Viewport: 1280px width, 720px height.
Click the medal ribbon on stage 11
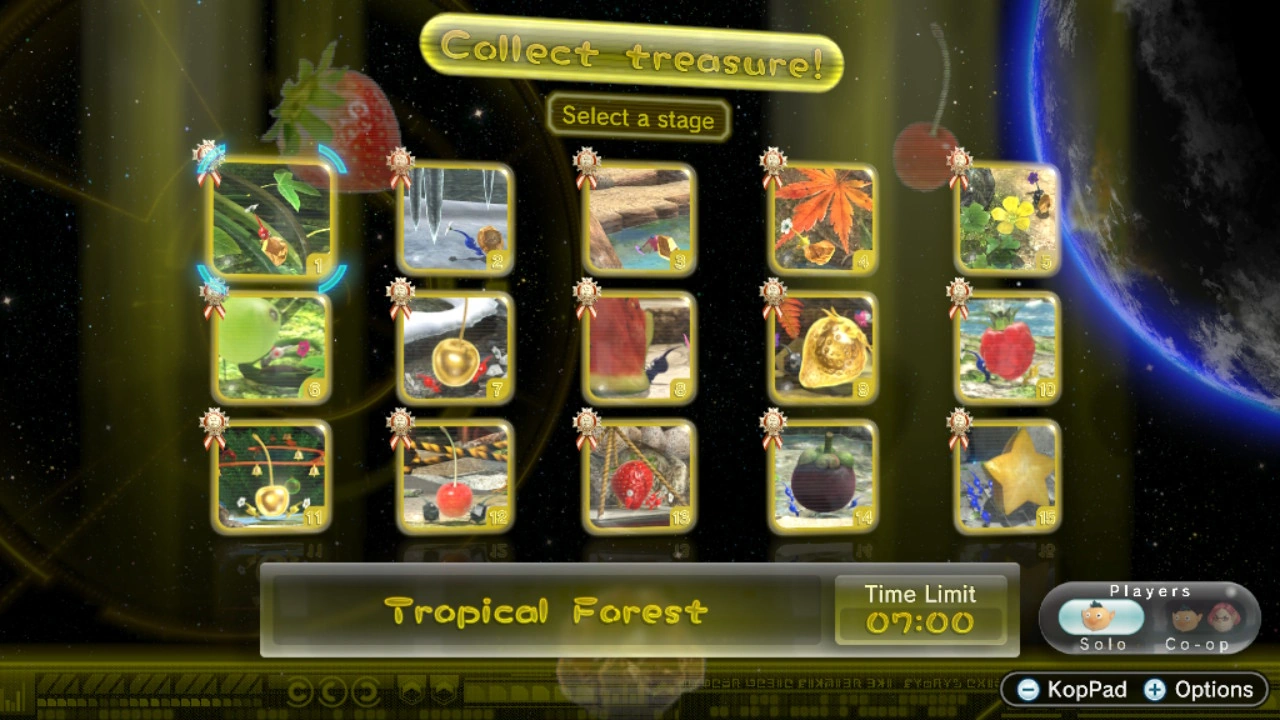tap(212, 420)
